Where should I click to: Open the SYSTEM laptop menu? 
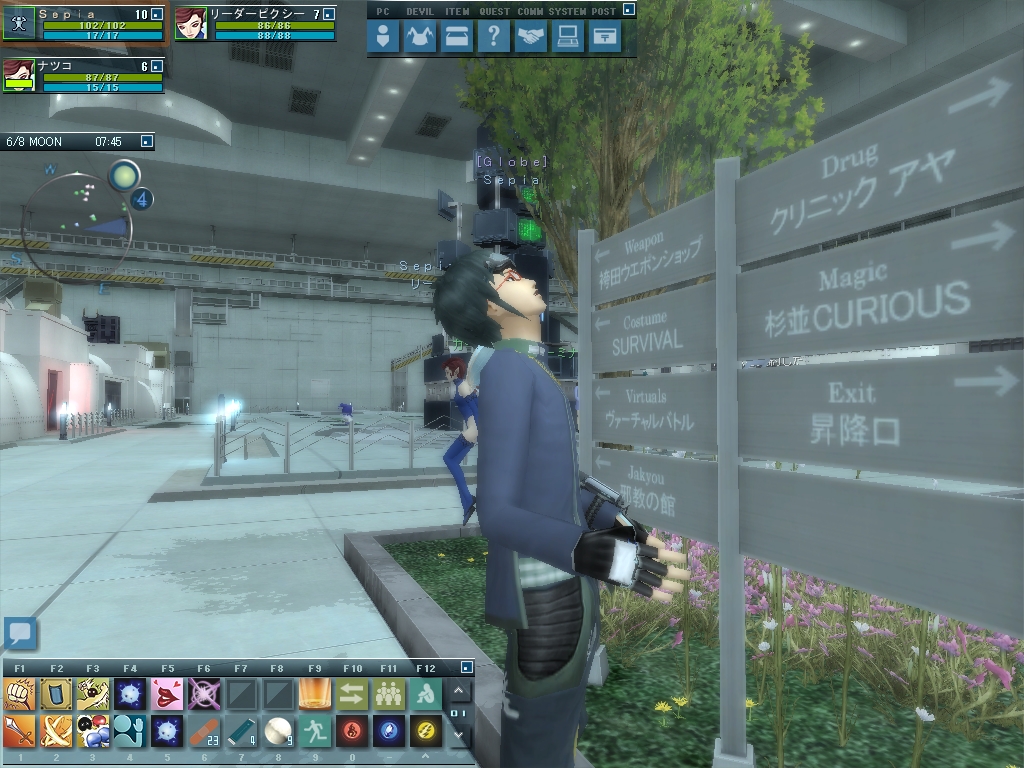click(x=568, y=37)
